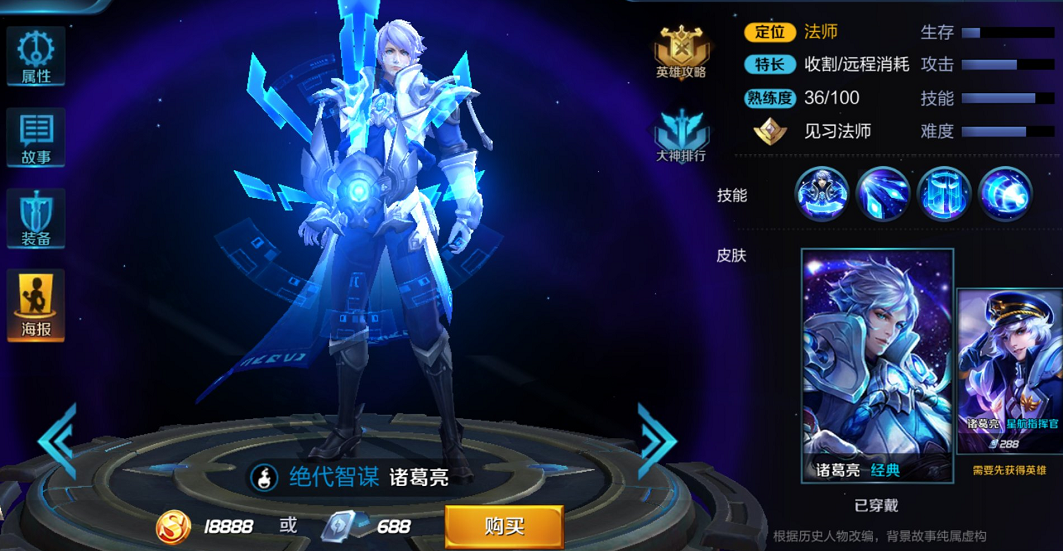
Task: Select the hero portrait passive skill icon
Action: point(822,194)
